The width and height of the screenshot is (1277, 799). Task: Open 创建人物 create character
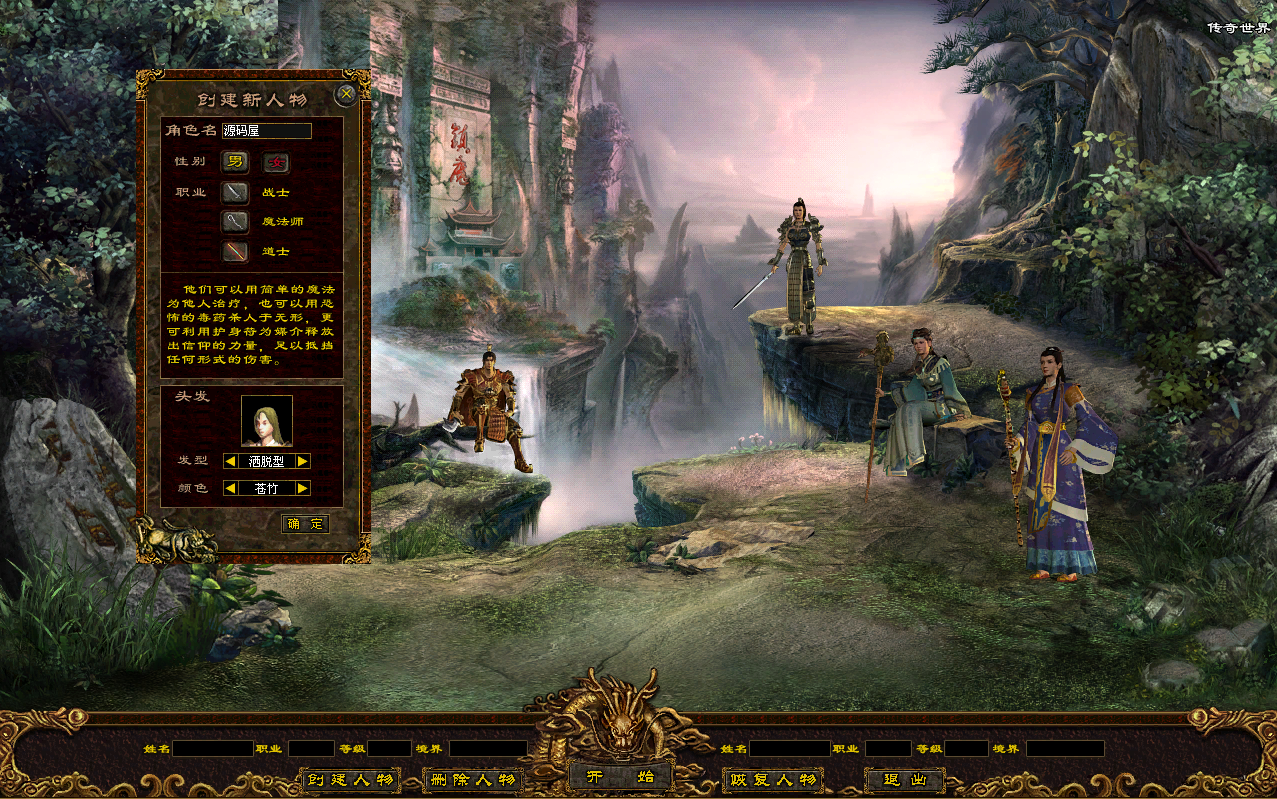350,780
